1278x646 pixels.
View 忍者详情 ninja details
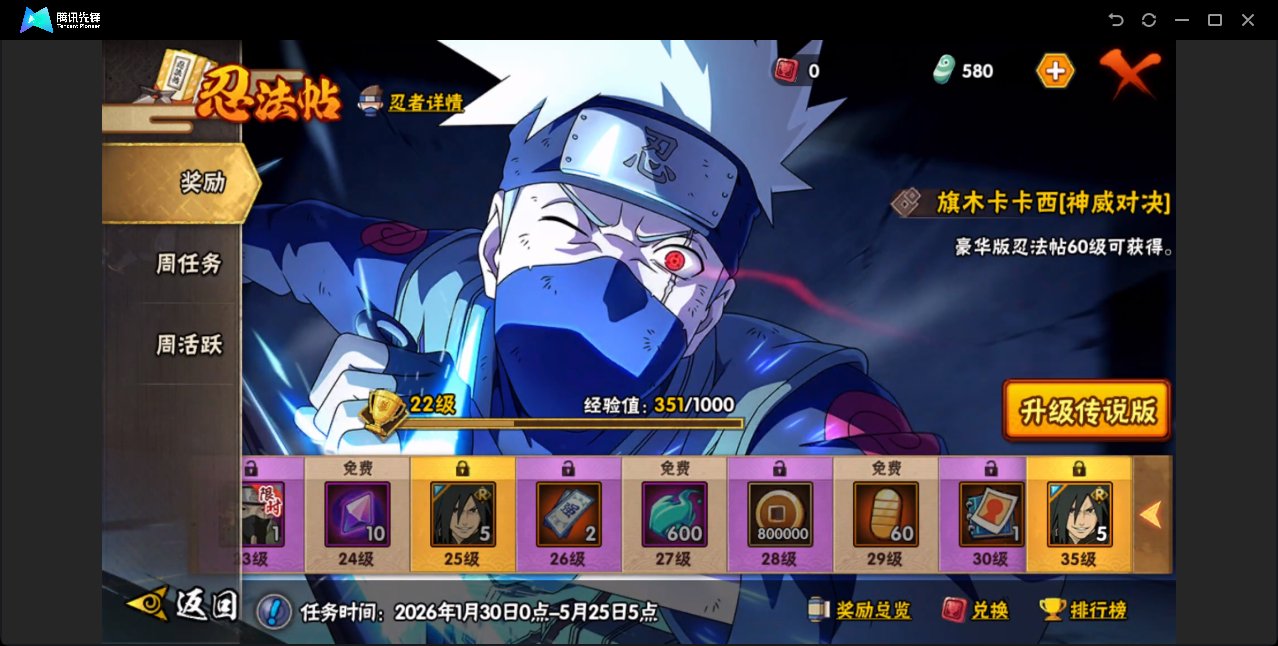pos(412,102)
